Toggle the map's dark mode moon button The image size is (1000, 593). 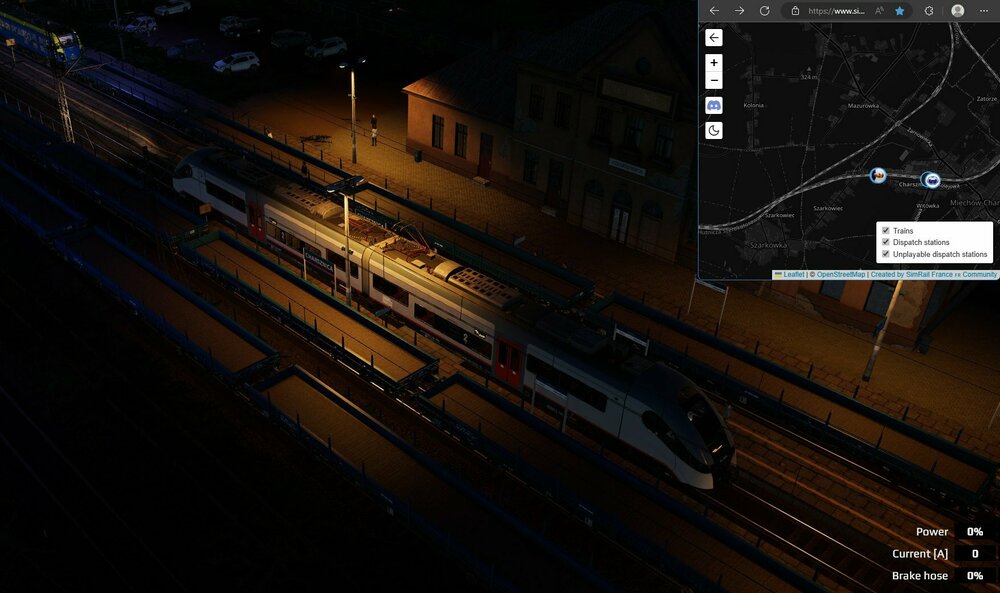(x=714, y=130)
